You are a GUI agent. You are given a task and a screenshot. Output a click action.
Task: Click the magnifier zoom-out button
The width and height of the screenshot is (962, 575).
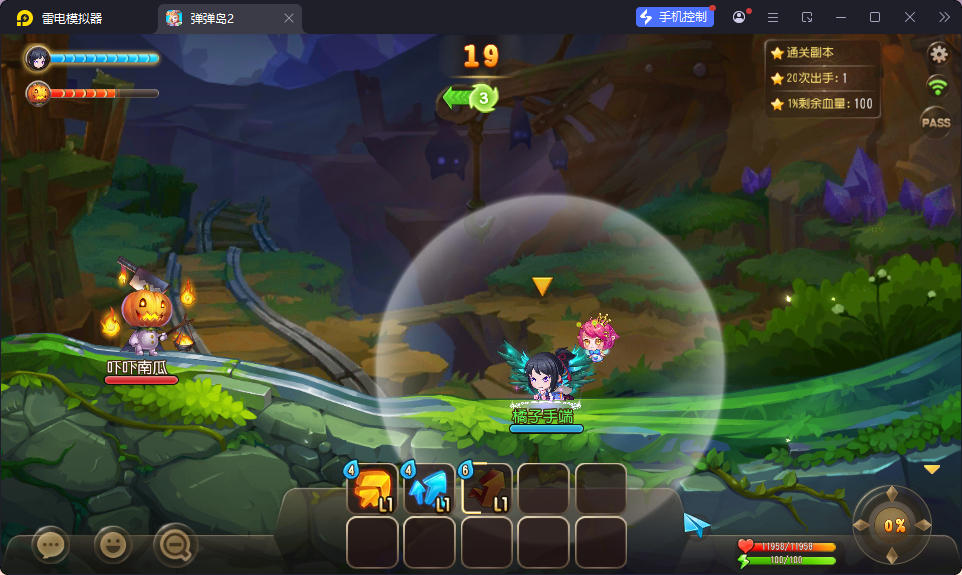[x=175, y=545]
